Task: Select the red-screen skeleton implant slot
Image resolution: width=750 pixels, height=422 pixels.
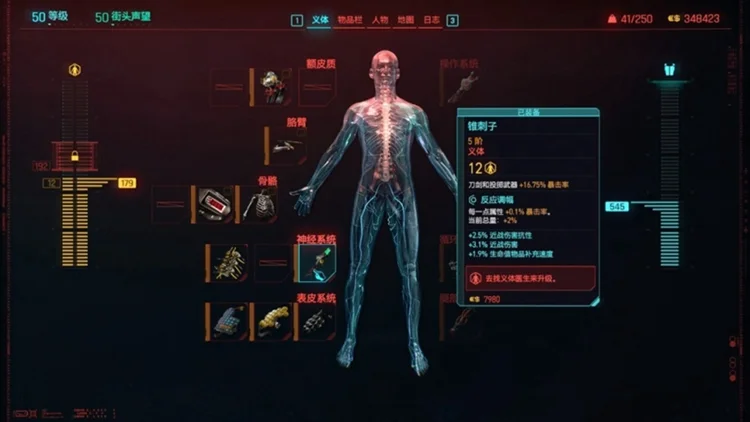Action: tap(216, 204)
